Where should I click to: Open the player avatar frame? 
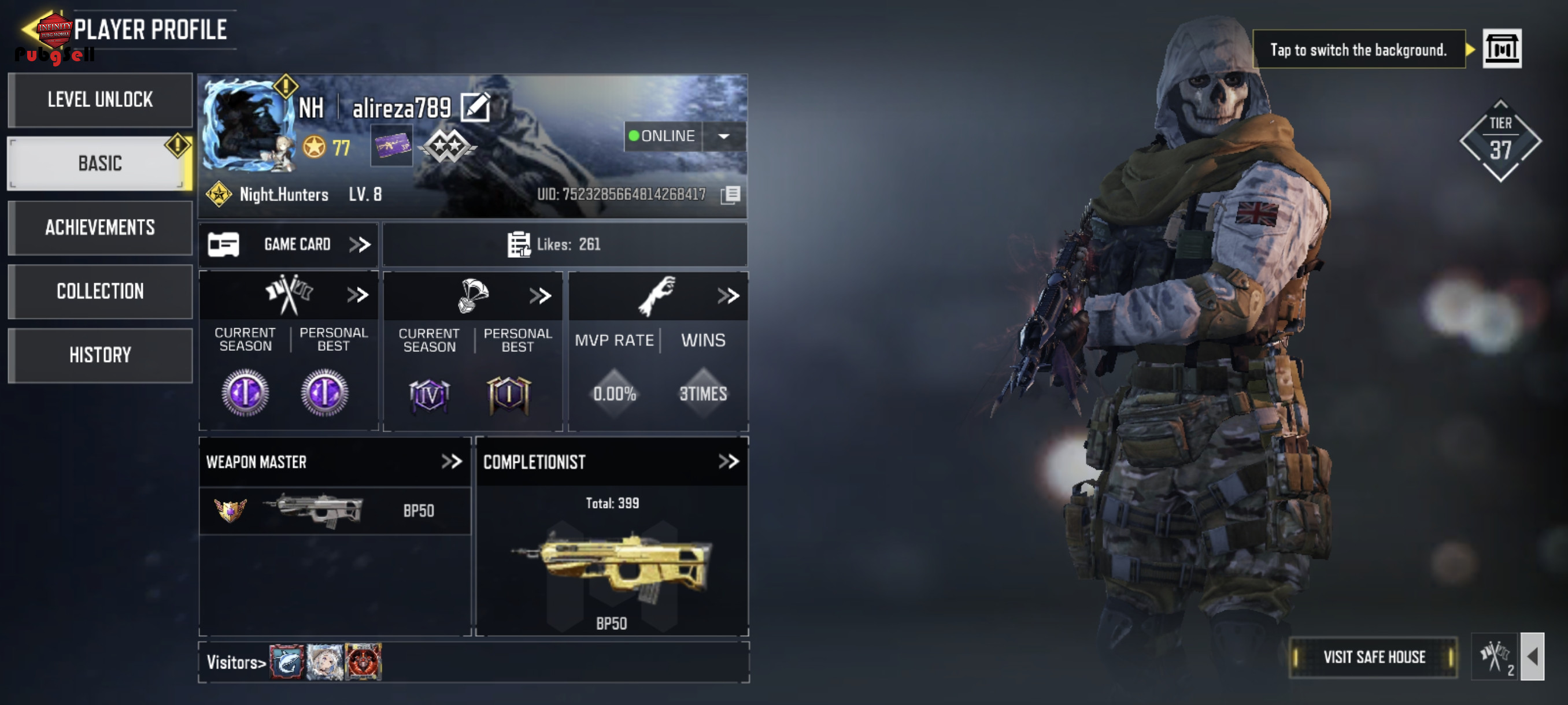247,125
